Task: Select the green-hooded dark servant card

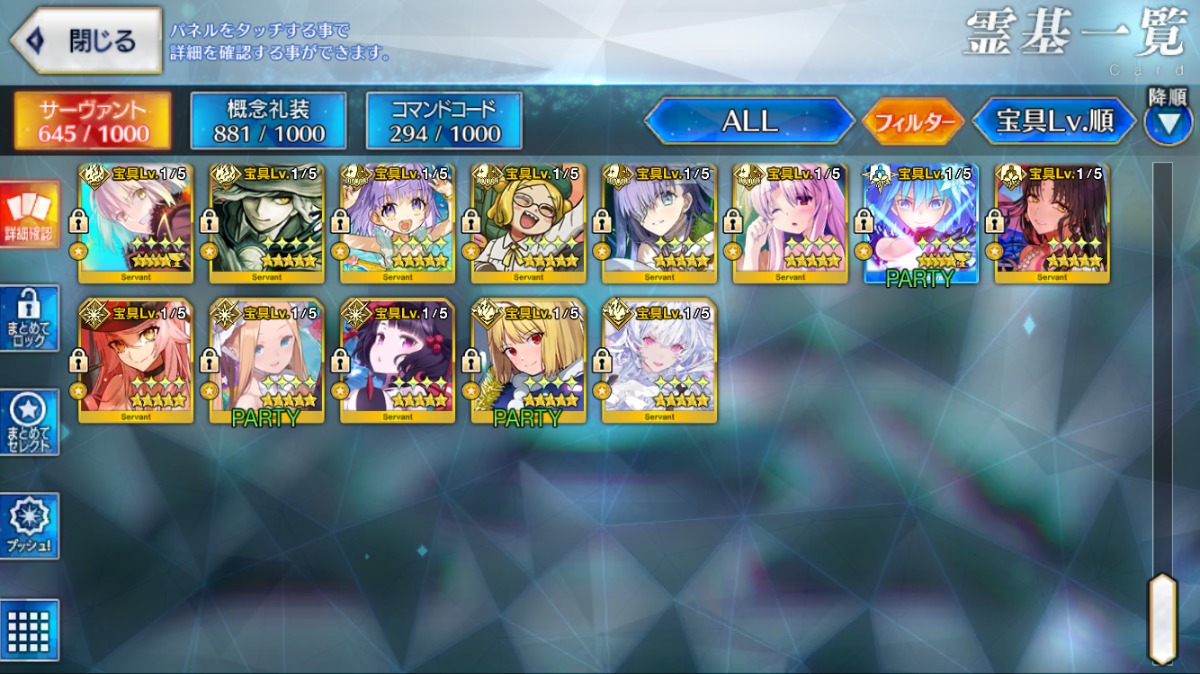Action: (x=266, y=224)
